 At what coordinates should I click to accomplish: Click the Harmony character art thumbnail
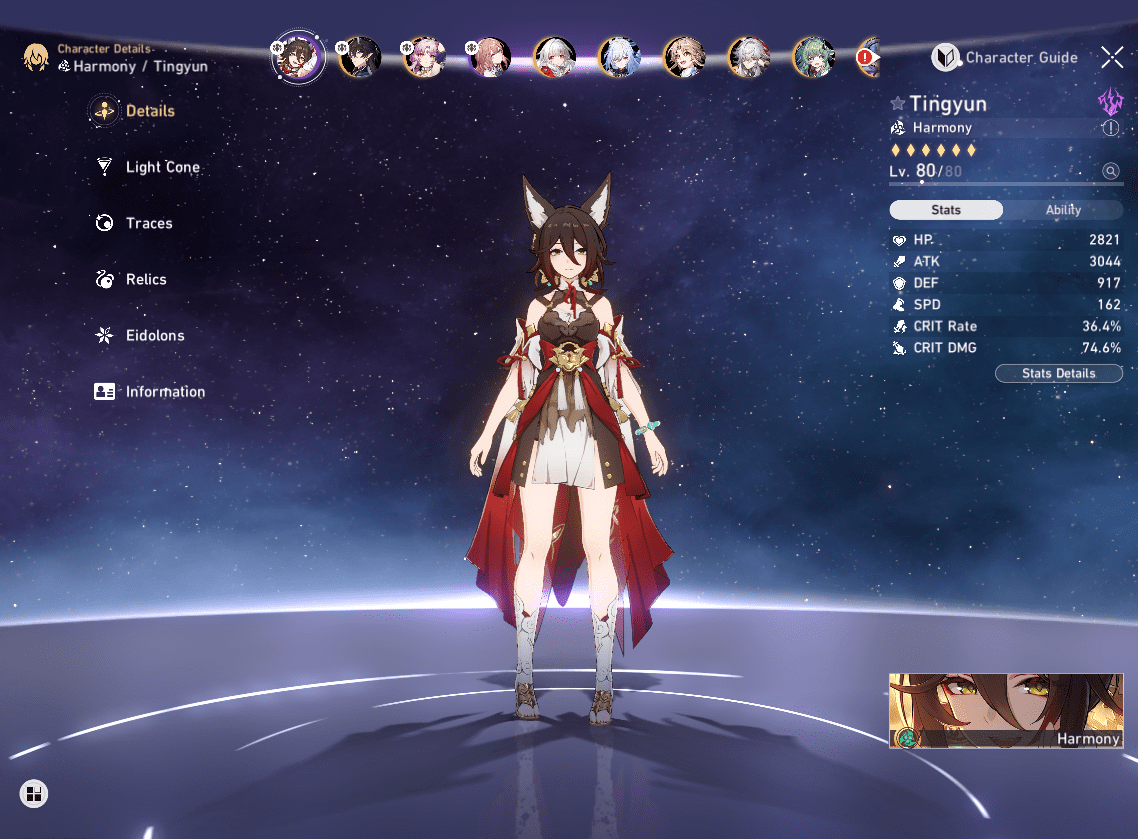1005,710
